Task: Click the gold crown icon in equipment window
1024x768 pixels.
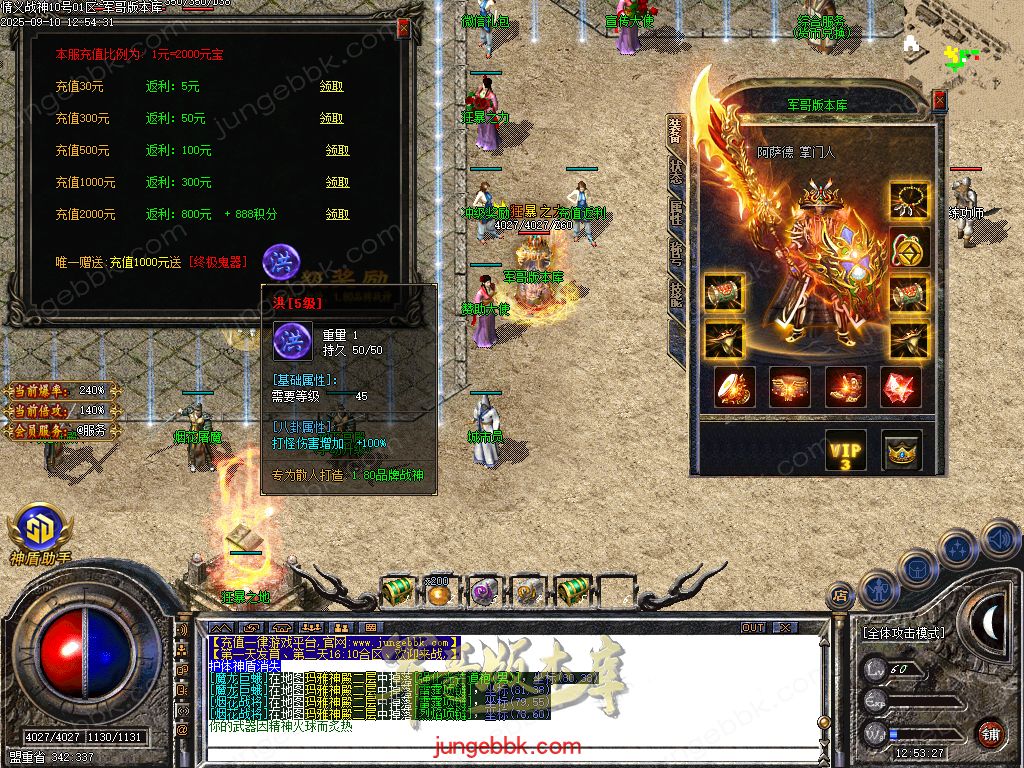Action: [x=902, y=451]
